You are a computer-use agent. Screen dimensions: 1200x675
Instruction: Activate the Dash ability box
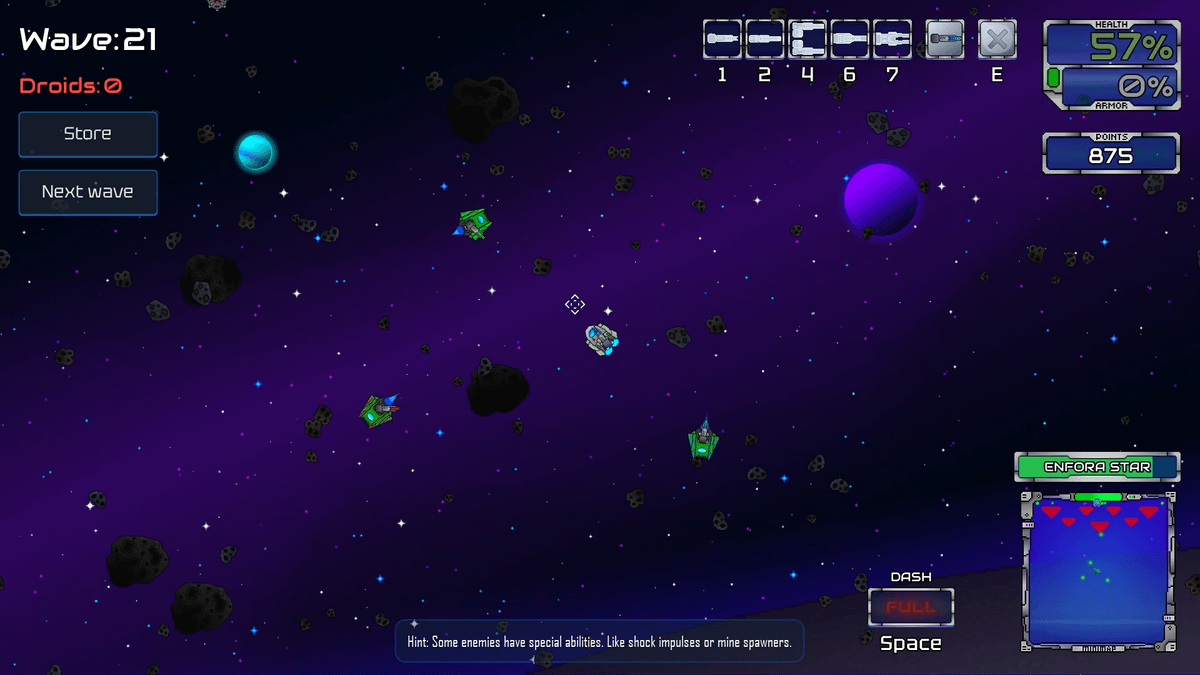coord(911,607)
